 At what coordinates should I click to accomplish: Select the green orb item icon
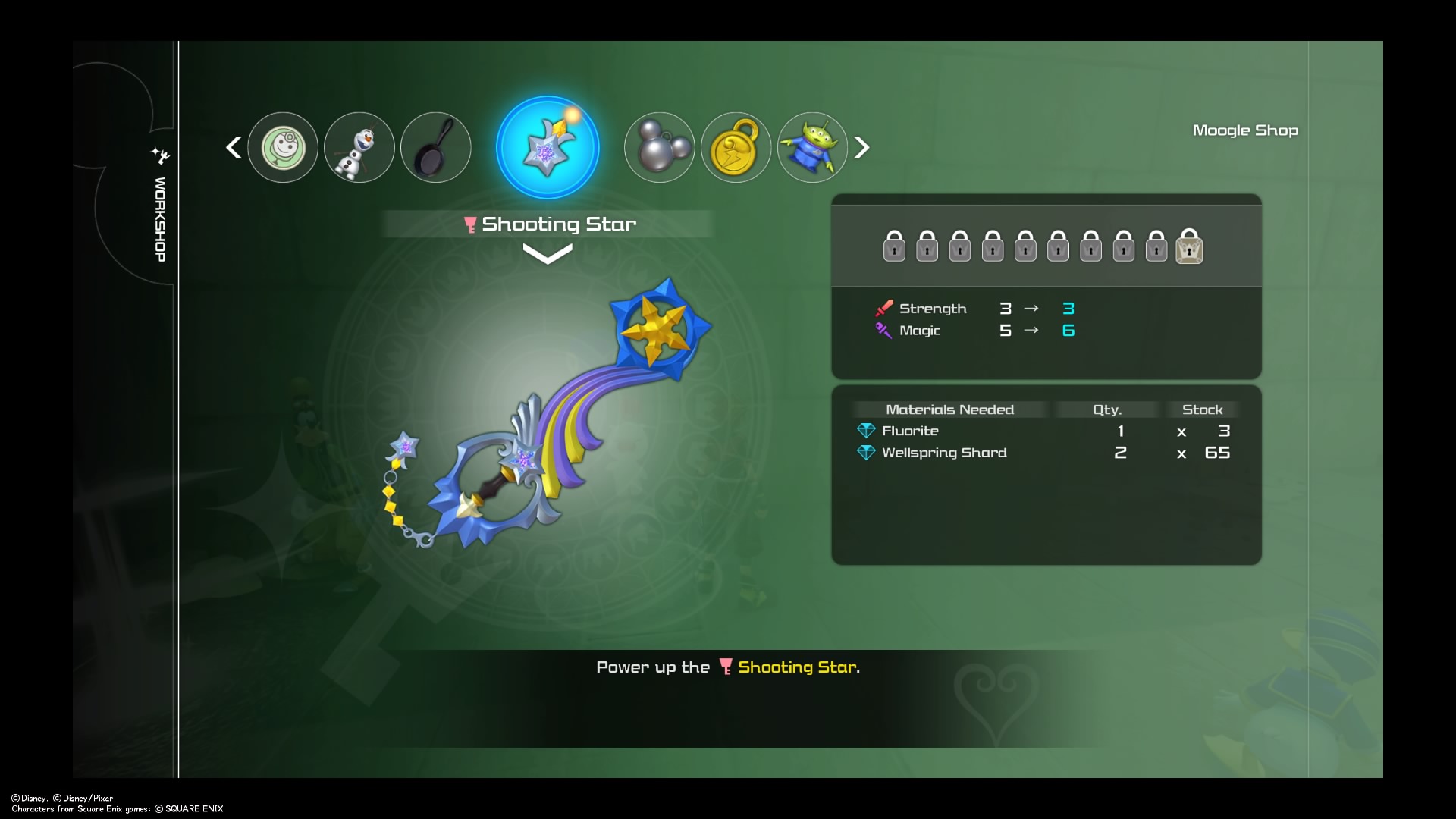(x=283, y=147)
